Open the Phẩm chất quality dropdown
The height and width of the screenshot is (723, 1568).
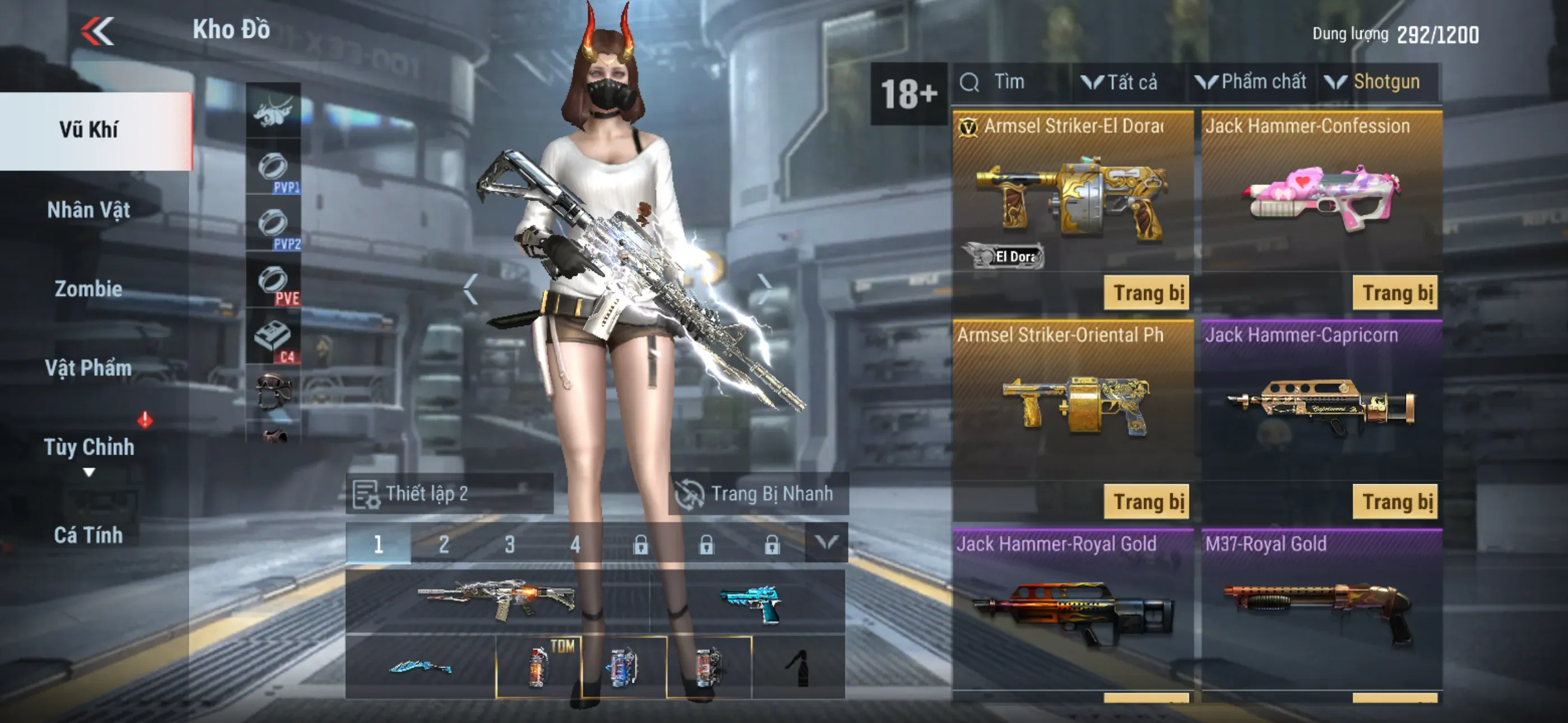1252,82
